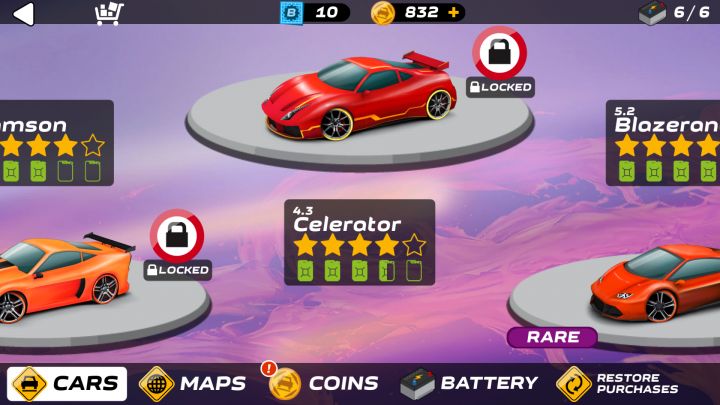Image resolution: width=720 pixels, height=405 pixels.
Task: Select the locked orange car with spoiler
Action: (62, 275)
